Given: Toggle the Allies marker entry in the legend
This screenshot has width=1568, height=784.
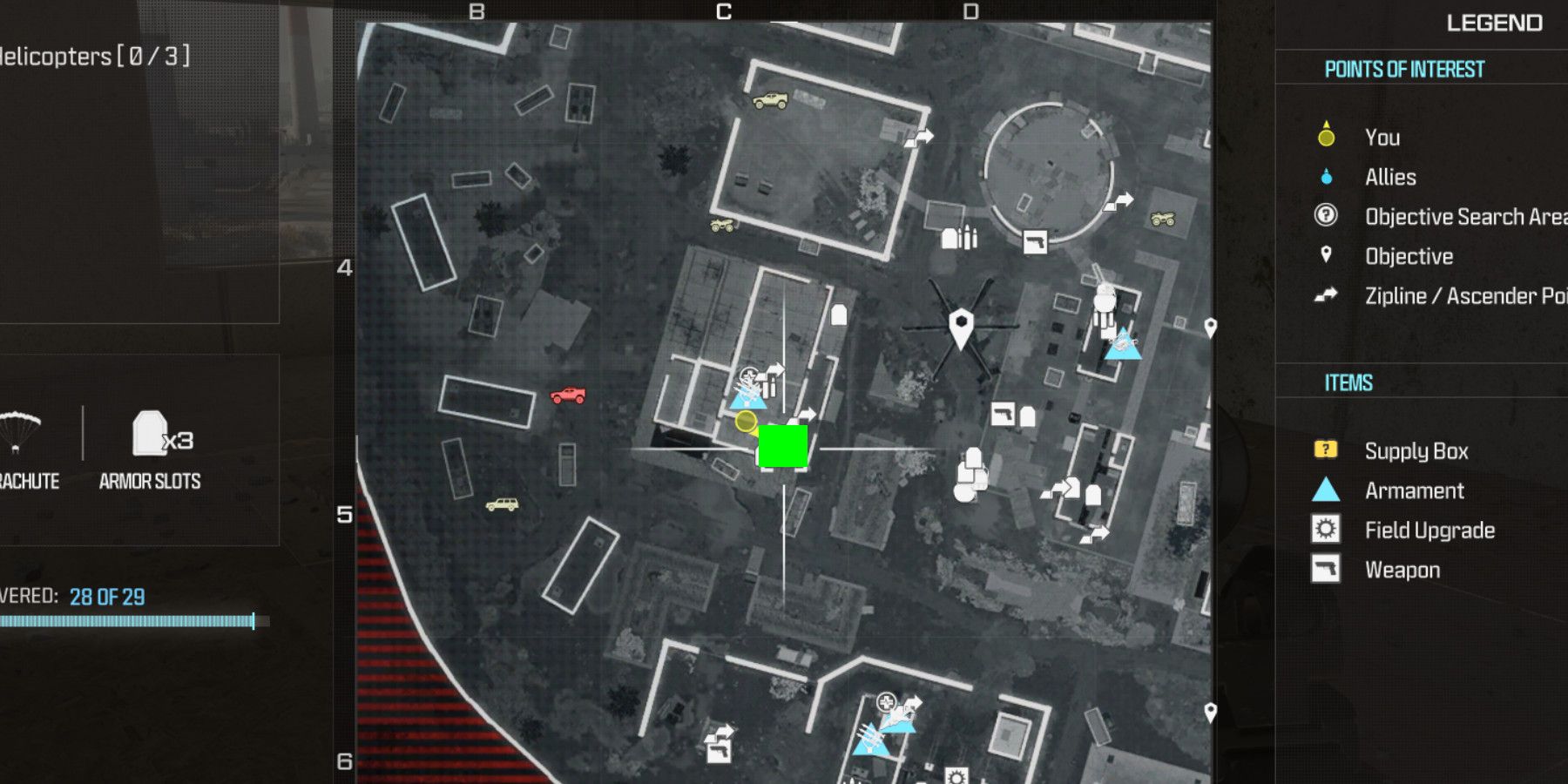Looking at the screenshot, I should pos(1389,177).
